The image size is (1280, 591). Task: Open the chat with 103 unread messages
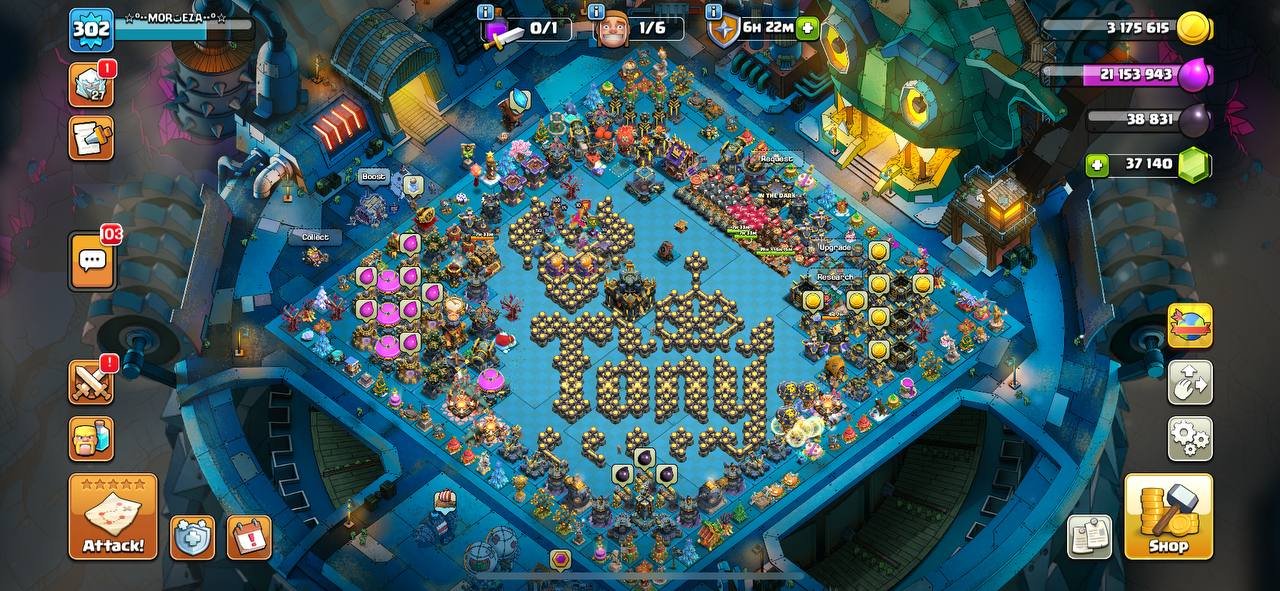[91, 262]
